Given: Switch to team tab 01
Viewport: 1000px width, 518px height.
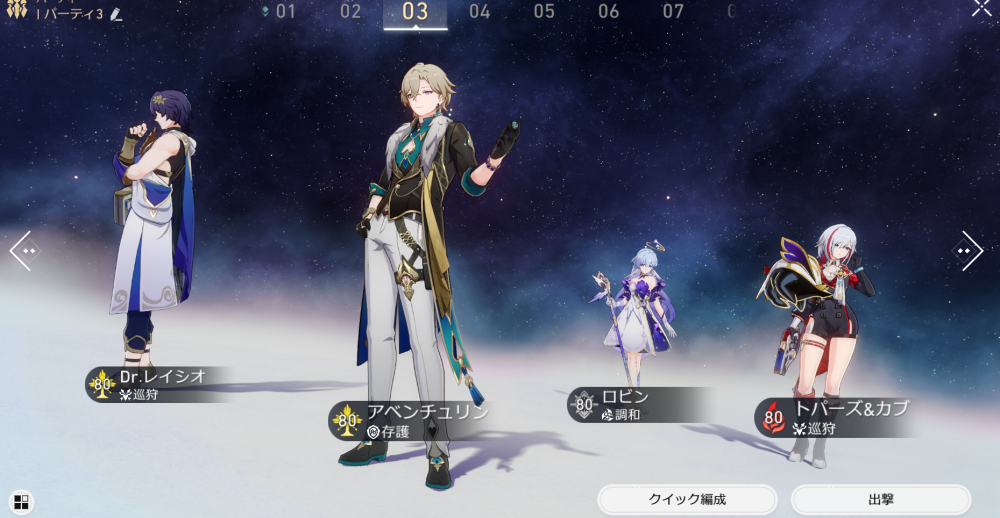Looking at the screenshot, I should 285,12.
